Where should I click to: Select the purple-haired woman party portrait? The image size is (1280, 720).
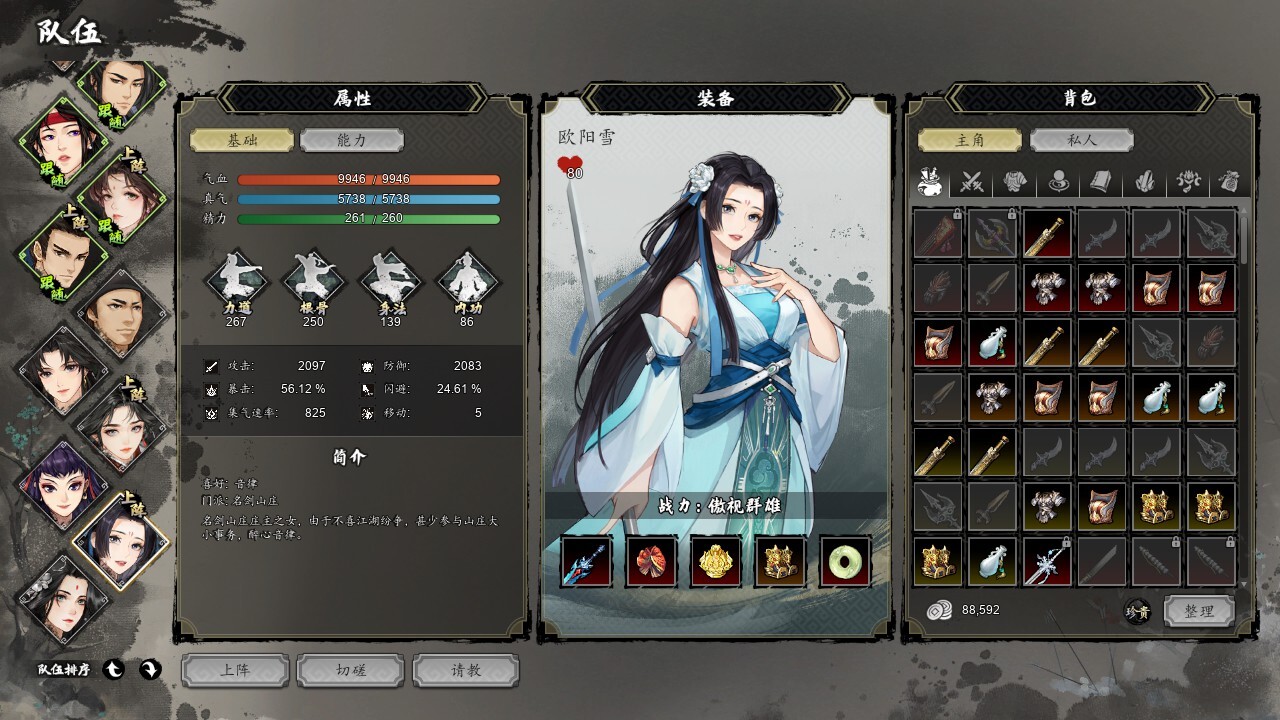(x=58, y=486)
